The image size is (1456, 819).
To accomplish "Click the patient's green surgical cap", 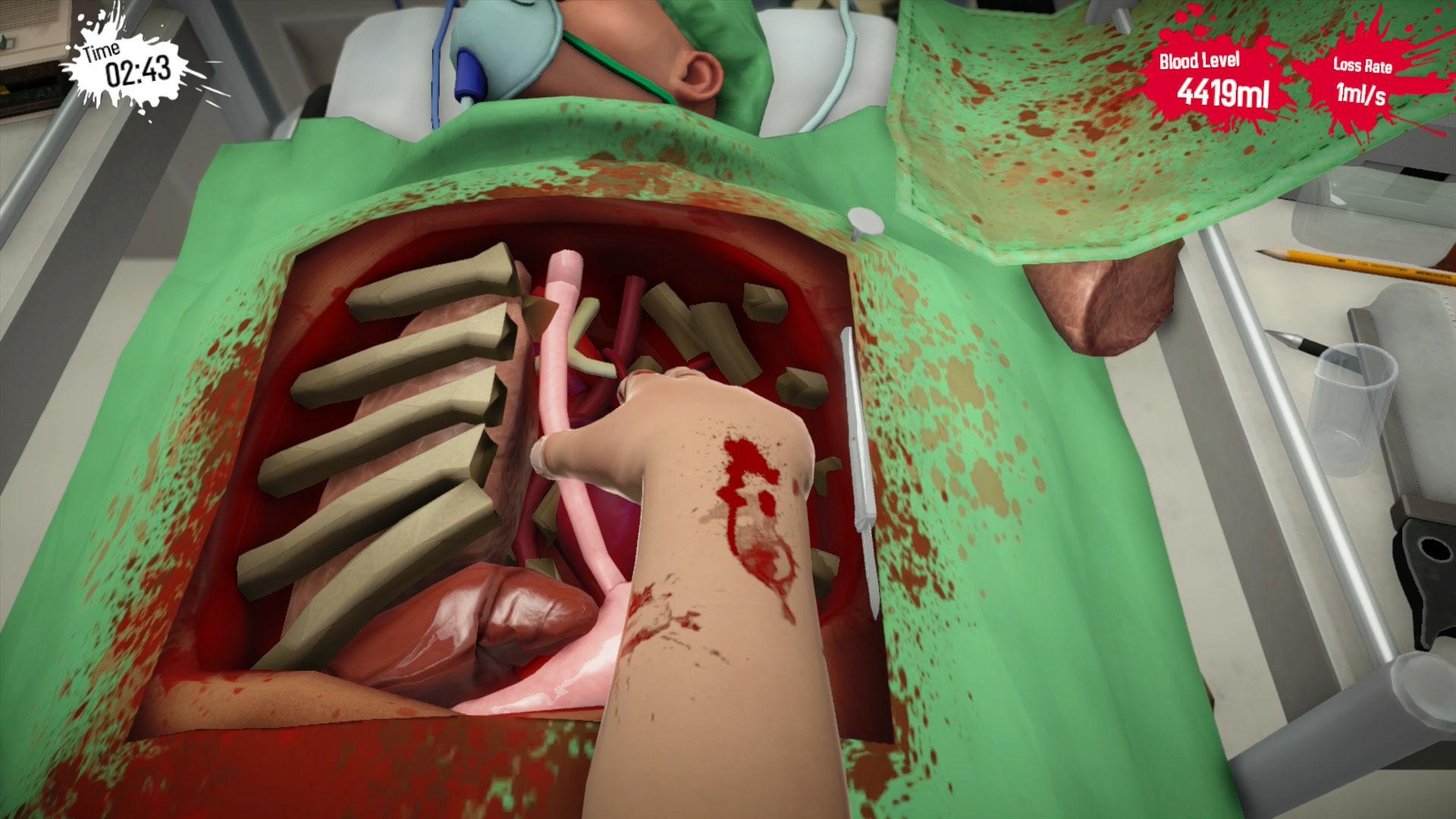I will click(713, 23).
